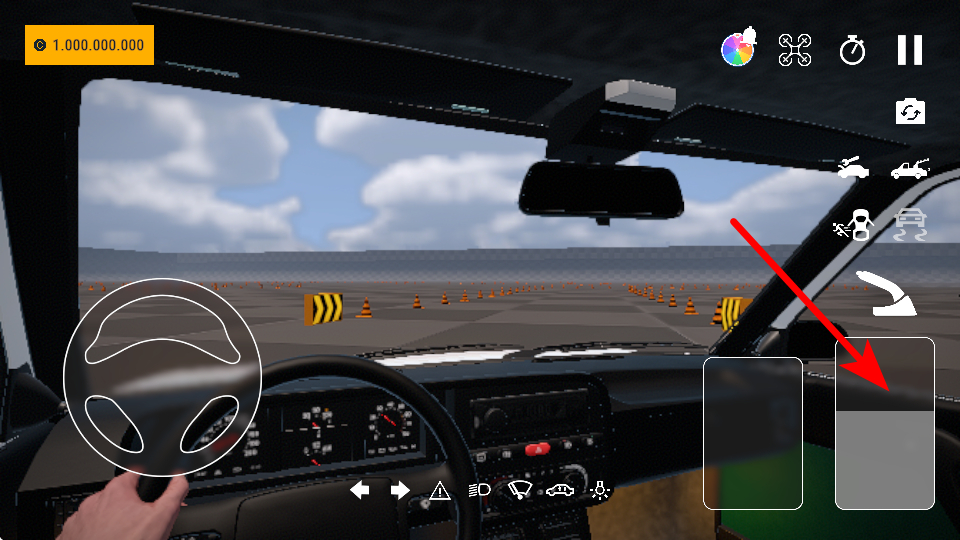Open the stopwatch timer
The image size is (960, 540).
coord(852,50)
